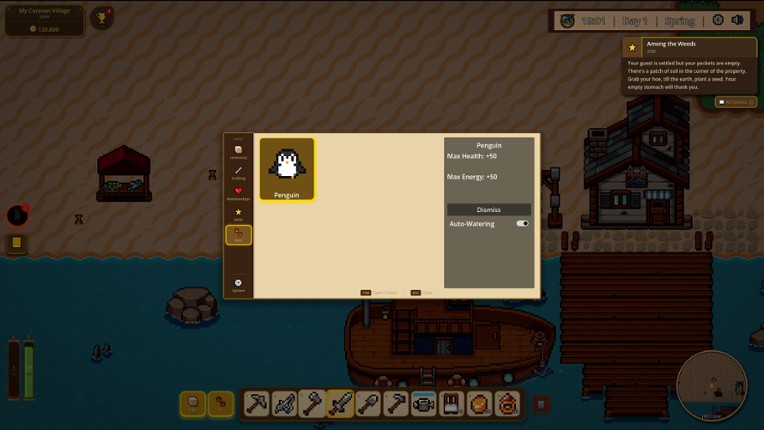The width and height of the screenshot is (764, 430).
Task: Open the All Quests list
Action: point(736,102)
